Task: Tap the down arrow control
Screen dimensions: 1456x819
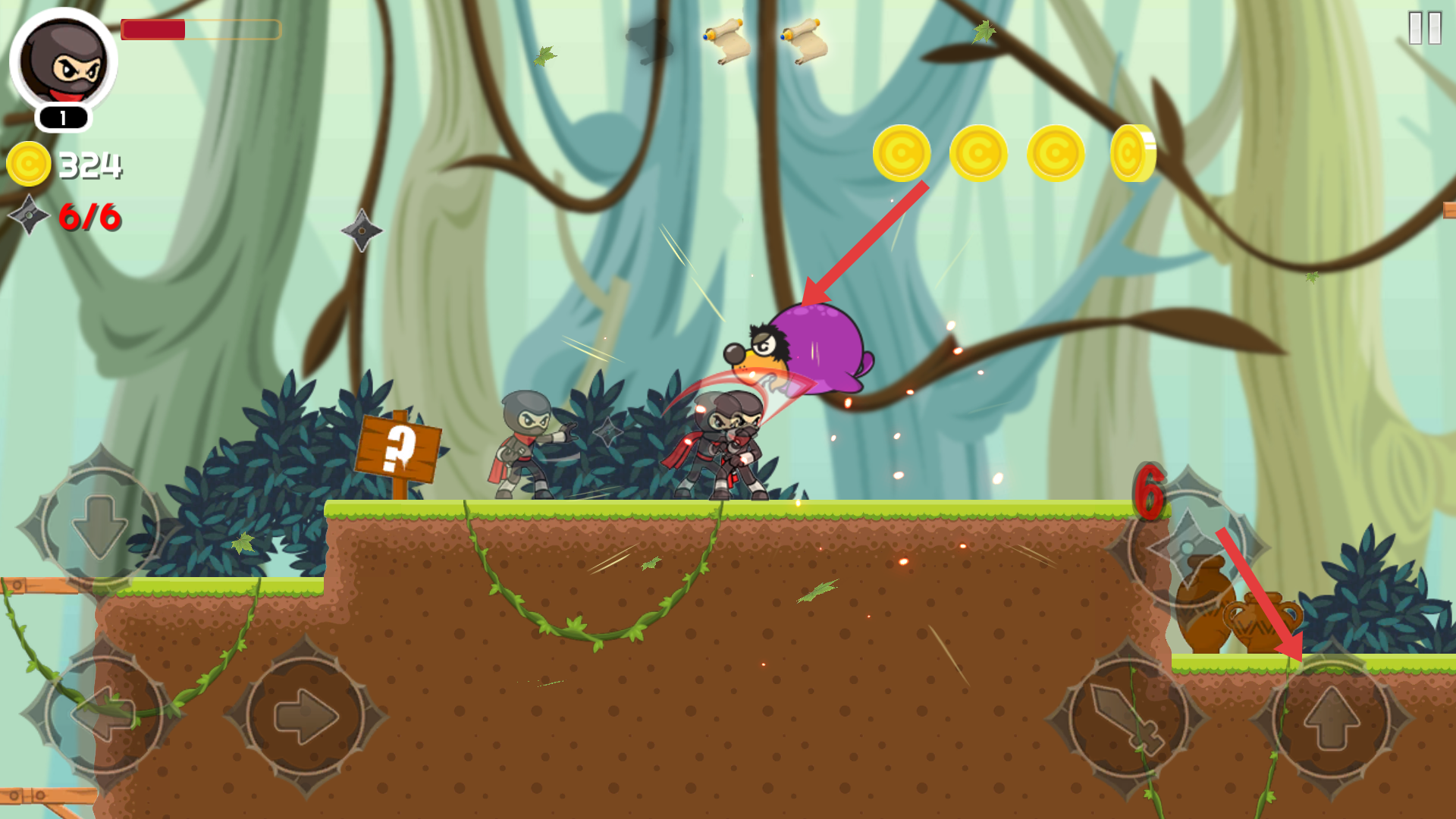Action: (x=99, y=525)
